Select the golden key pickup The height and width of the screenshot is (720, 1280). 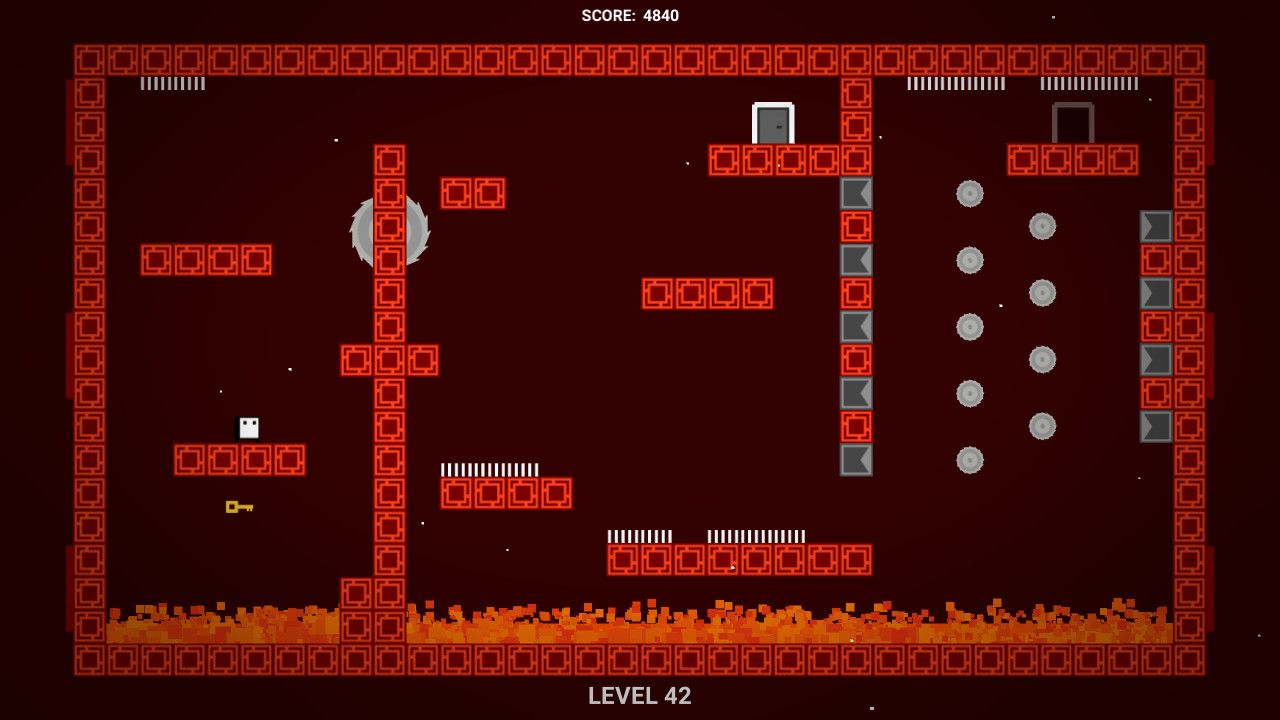pos(238,508)
